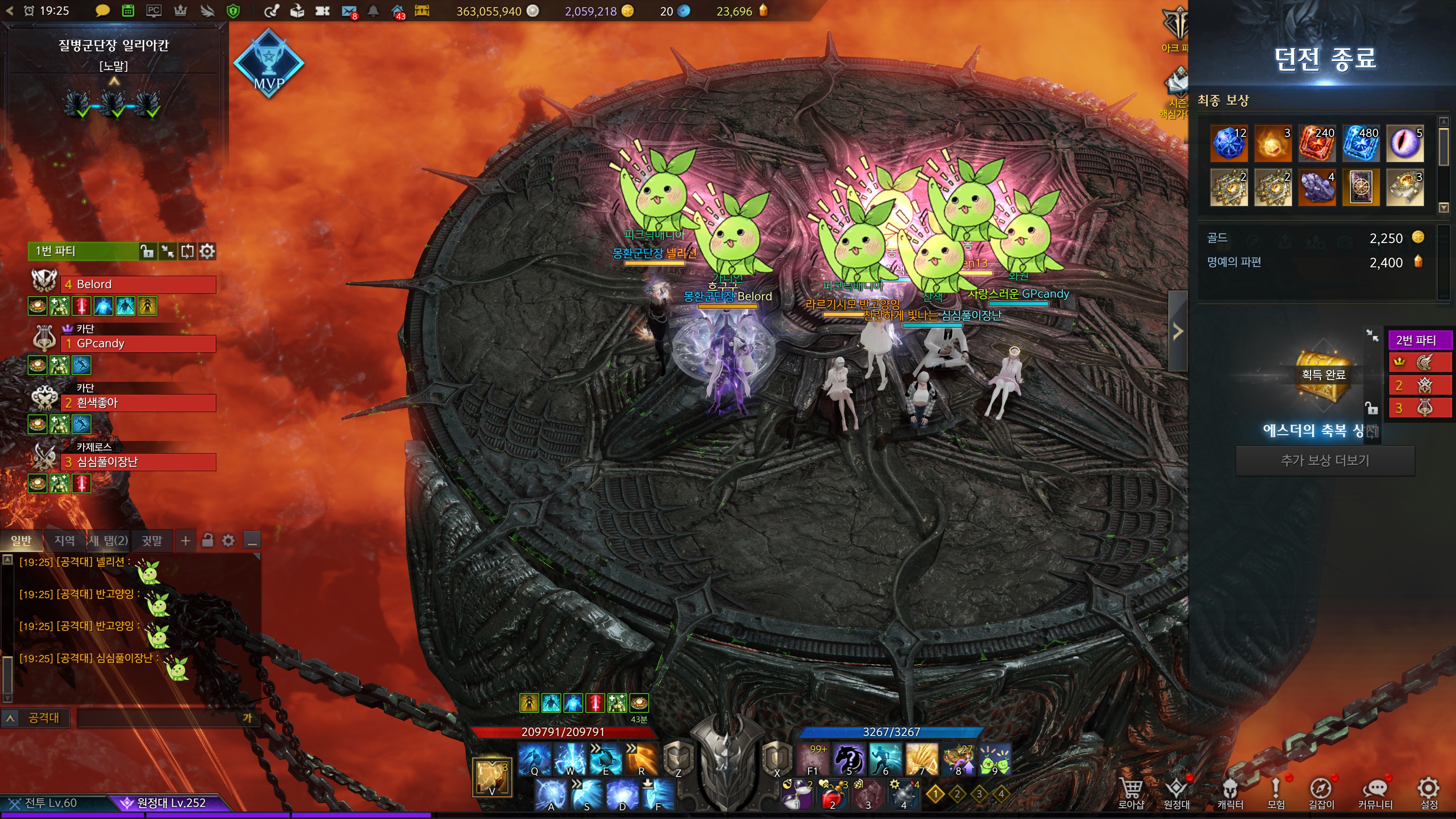Open the 캐릭터 character menu
The height and width of the screenshot is (819, 1456).
[1230, 792]
